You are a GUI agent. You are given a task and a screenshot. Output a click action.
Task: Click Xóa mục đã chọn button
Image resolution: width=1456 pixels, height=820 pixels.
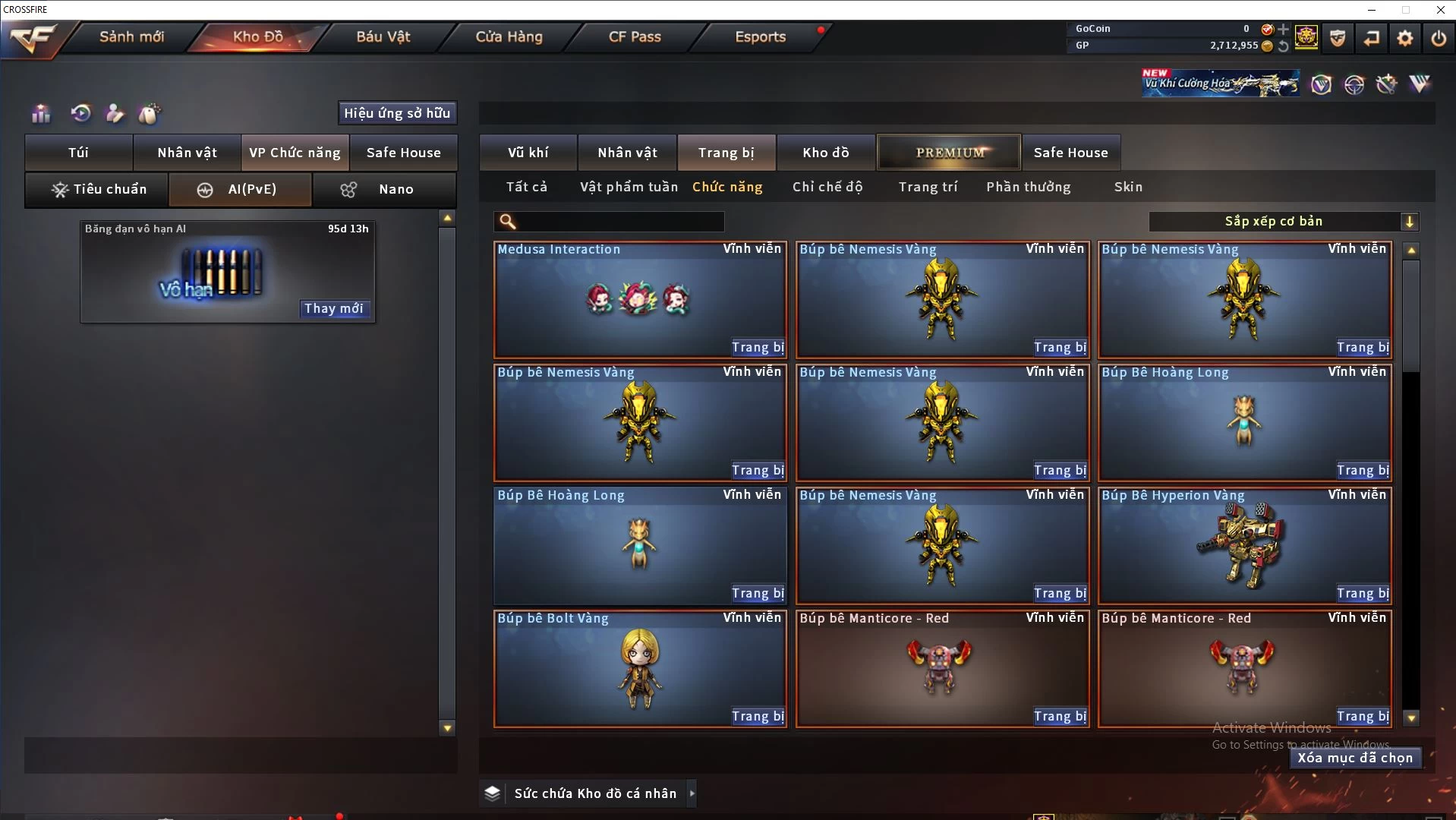click(1355, 758)
